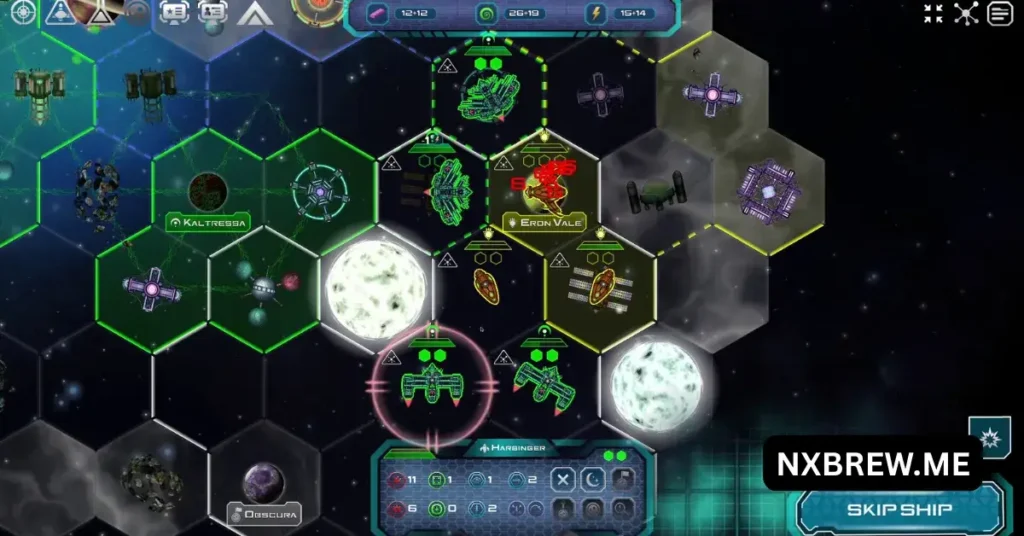Image resolution: width=1024 pixels, height=536 pixels.
Task: Open the network node graph icon
Action: (966, 14)
